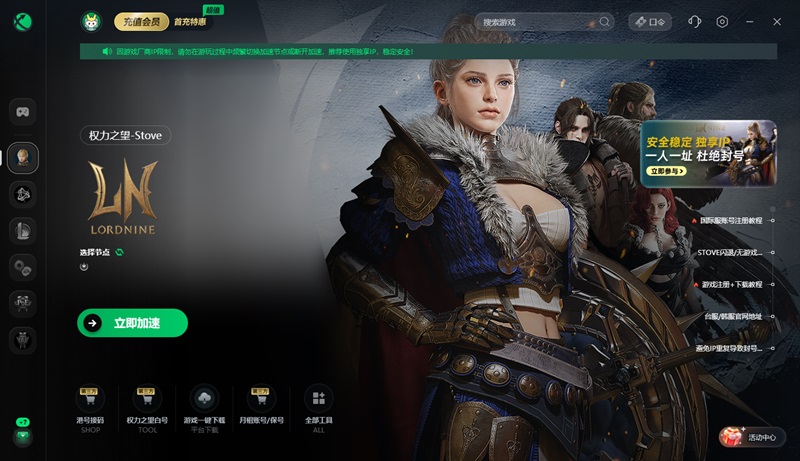The image size is (800, 461).
Task: Open the 口令 code redemption button
Action: (x=649, y=21)
